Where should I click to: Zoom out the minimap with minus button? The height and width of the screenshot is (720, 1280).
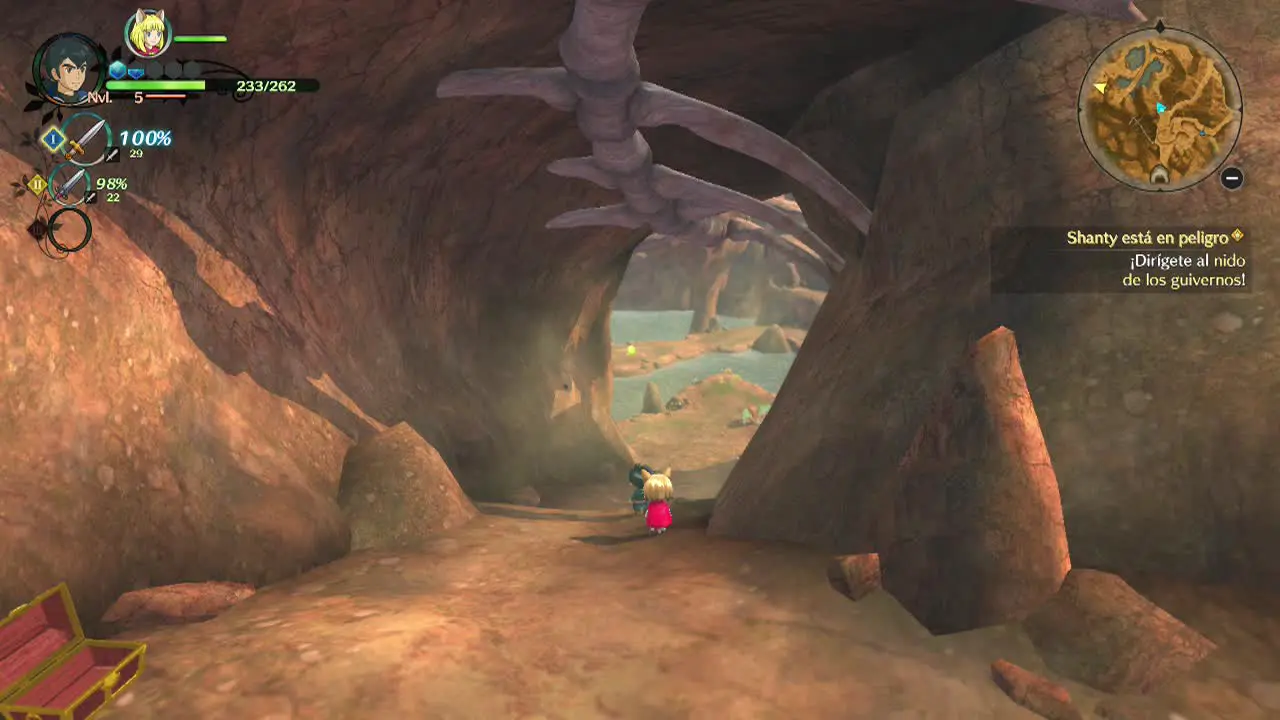[x=1232, y=178]
